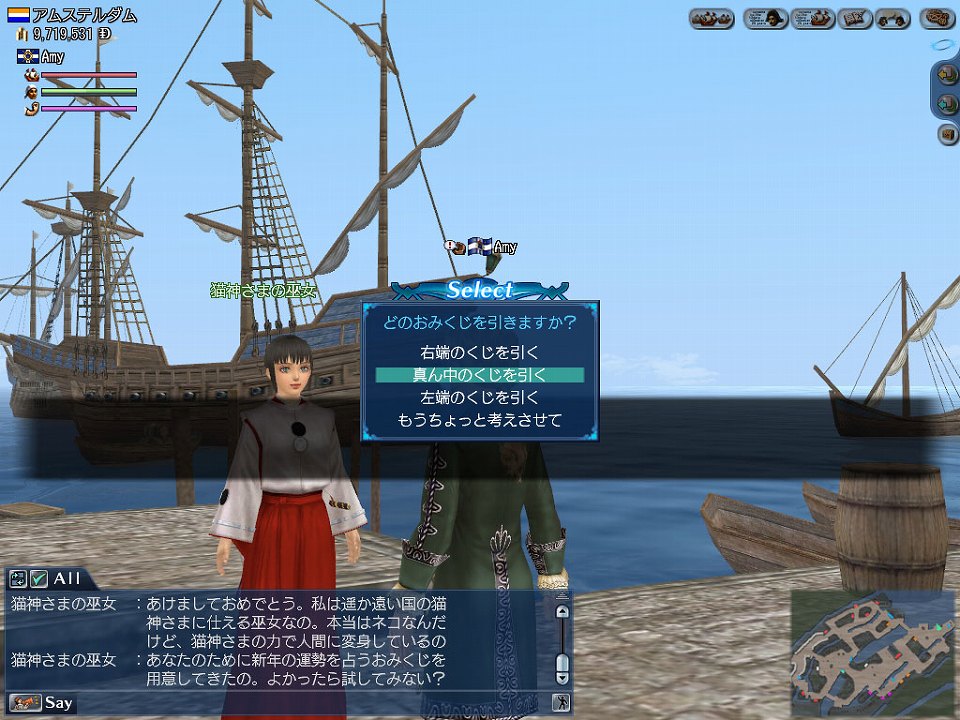Choose もうちょっと考えさせて to decline
The image size is (960, 720).
[479, 420]
